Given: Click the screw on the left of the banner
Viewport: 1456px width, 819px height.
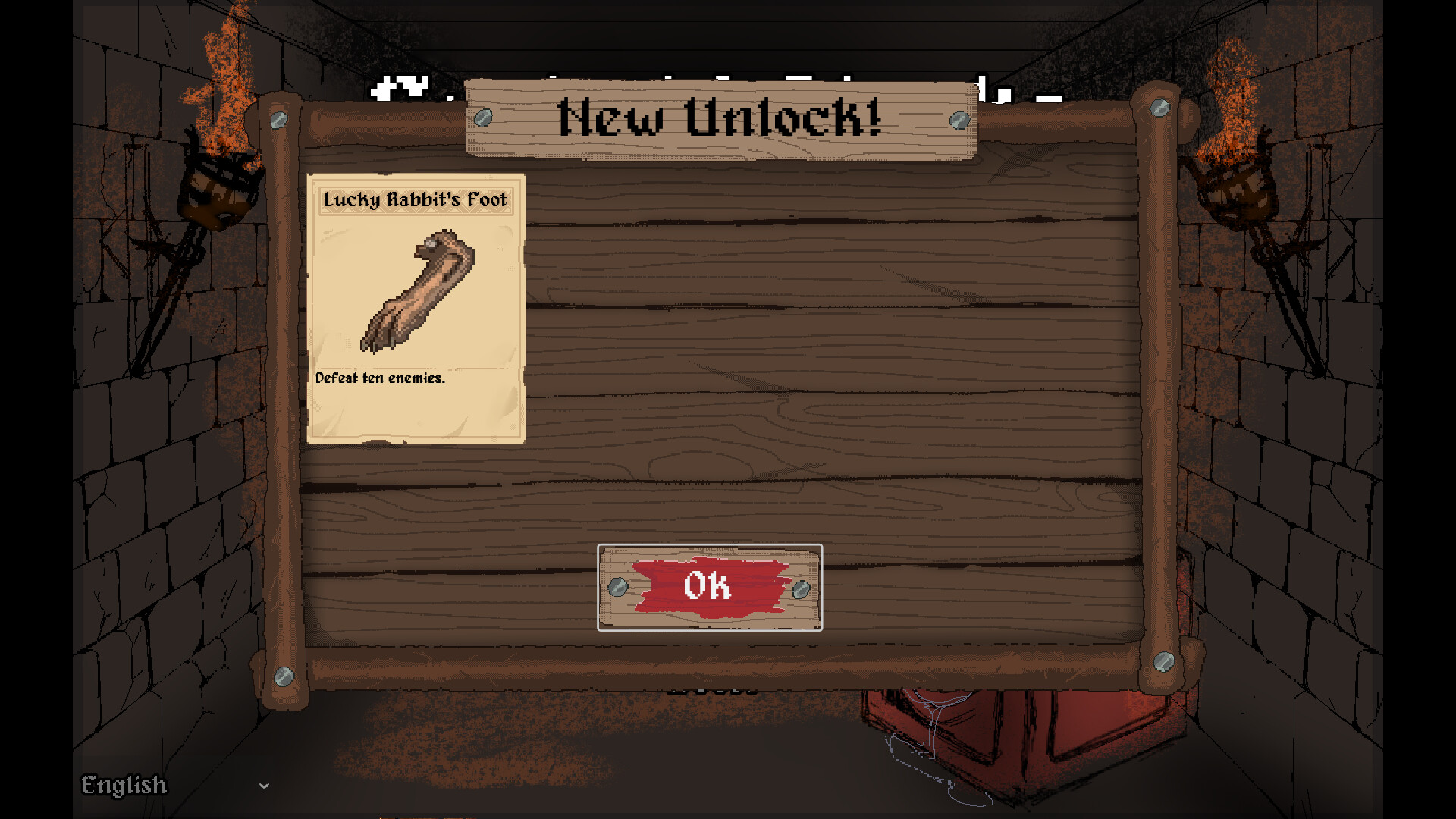Looking at the screenshot, I should [x=483, y=116].
